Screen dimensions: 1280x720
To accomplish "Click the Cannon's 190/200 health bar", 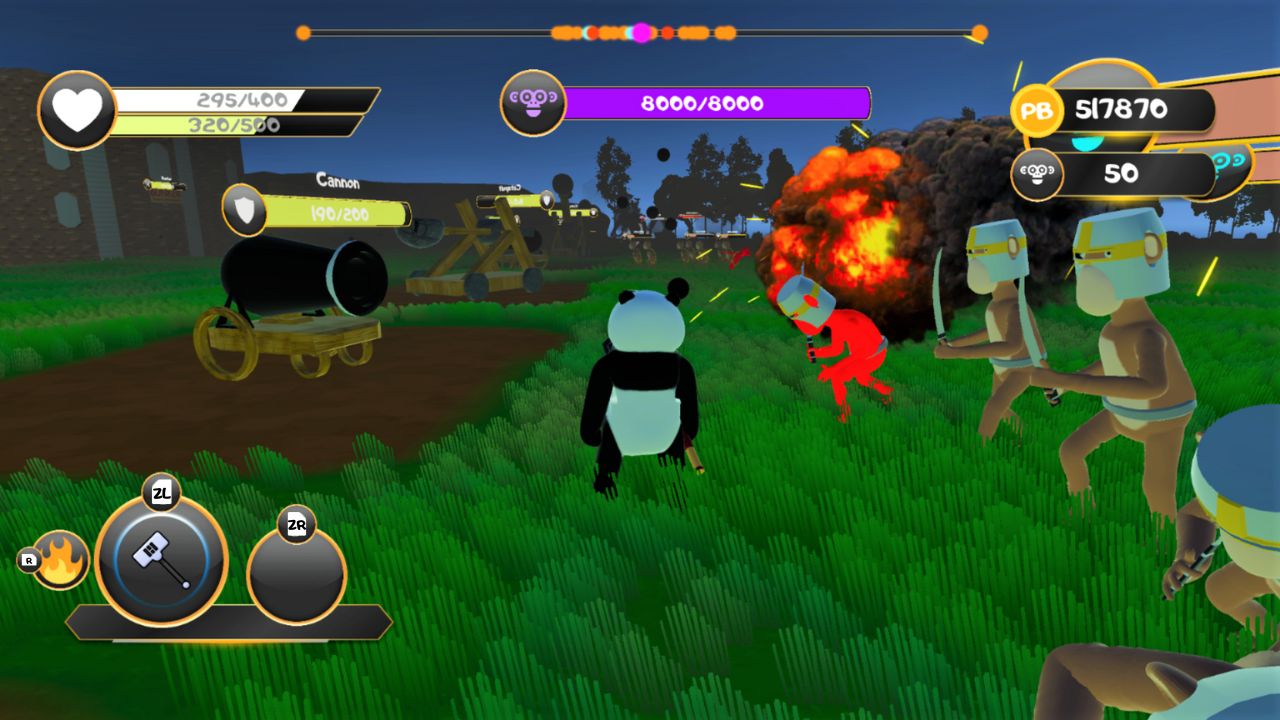I will tap(340, 211).
